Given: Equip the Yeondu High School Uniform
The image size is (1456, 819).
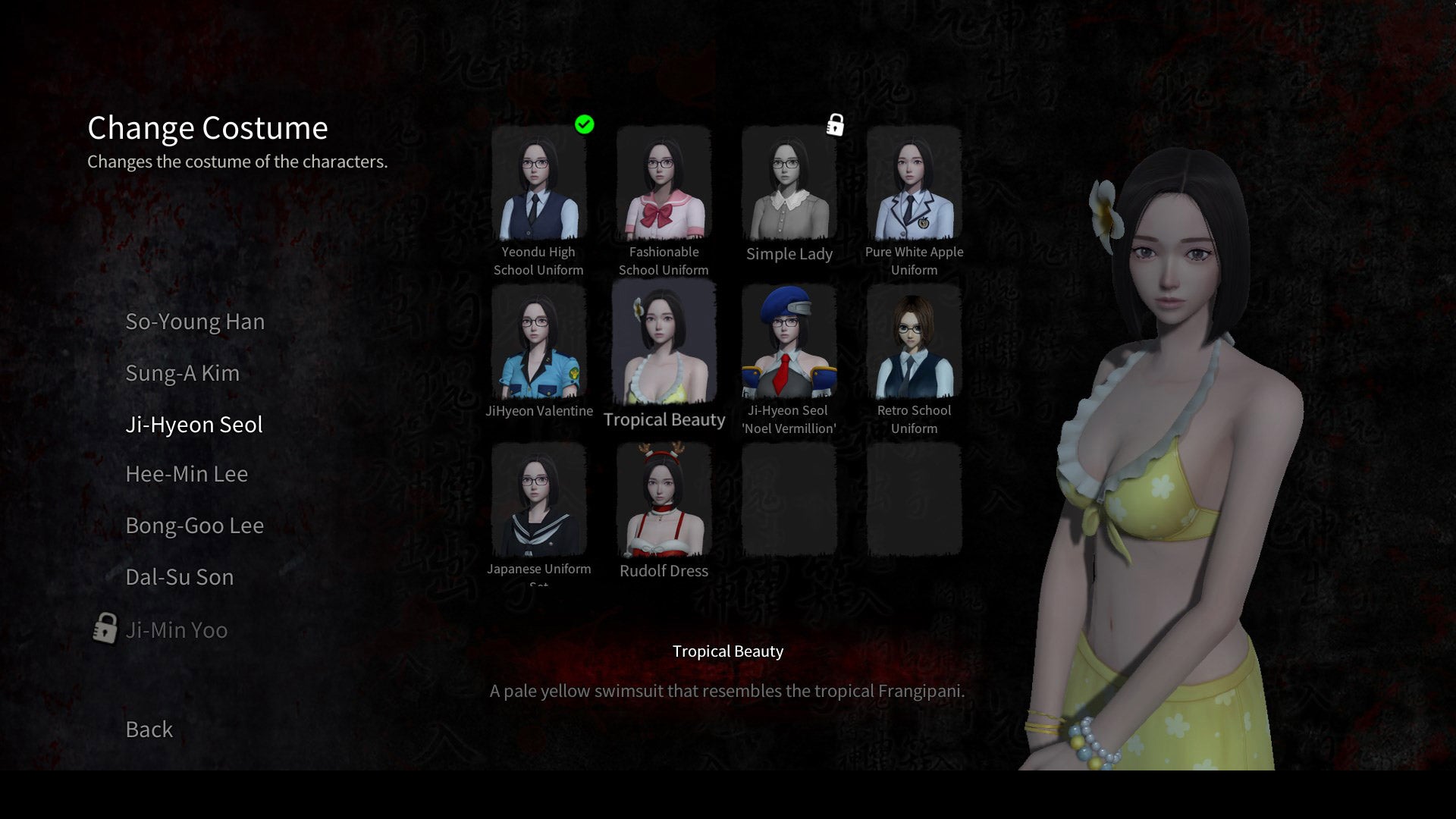Looking at the screenshot, I should (538, 186).
